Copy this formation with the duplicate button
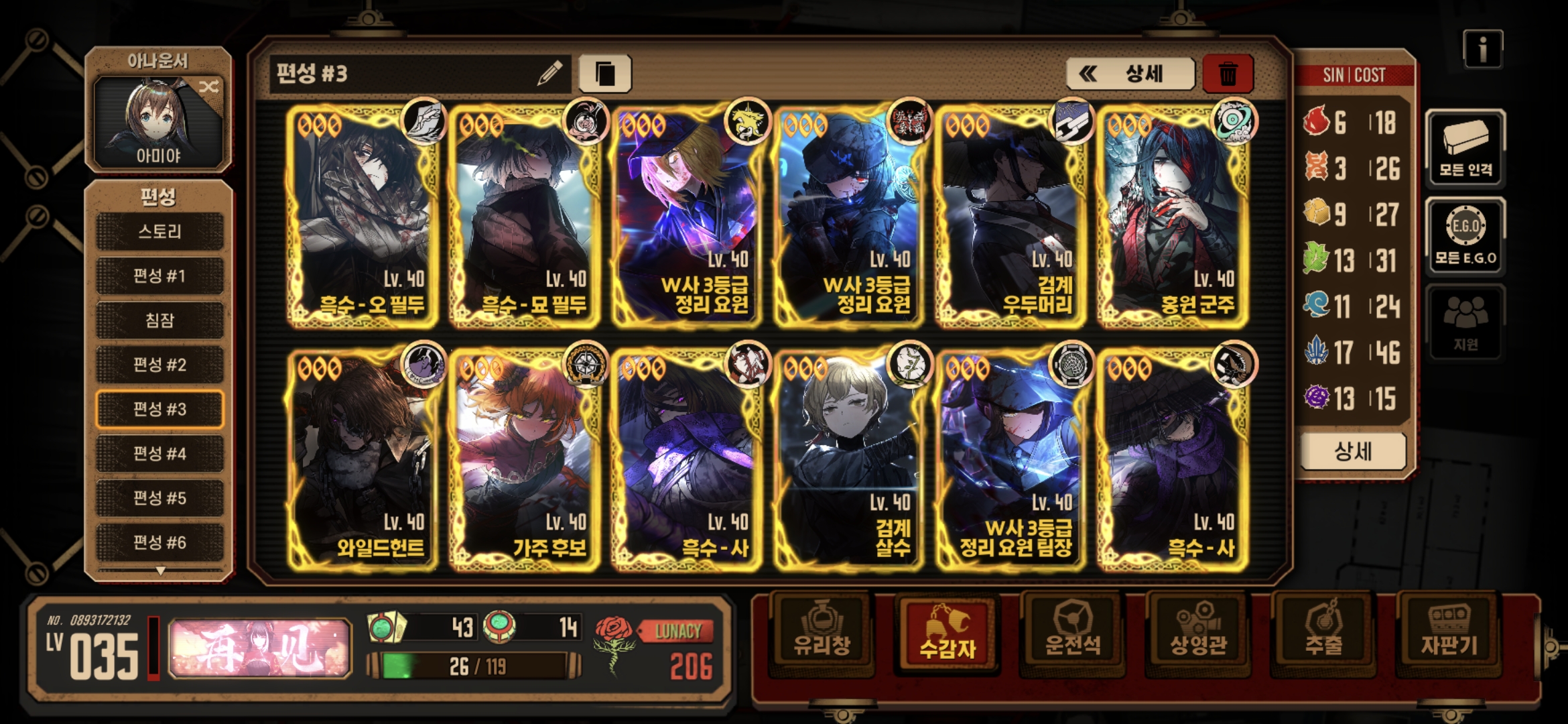 point(604,74)
